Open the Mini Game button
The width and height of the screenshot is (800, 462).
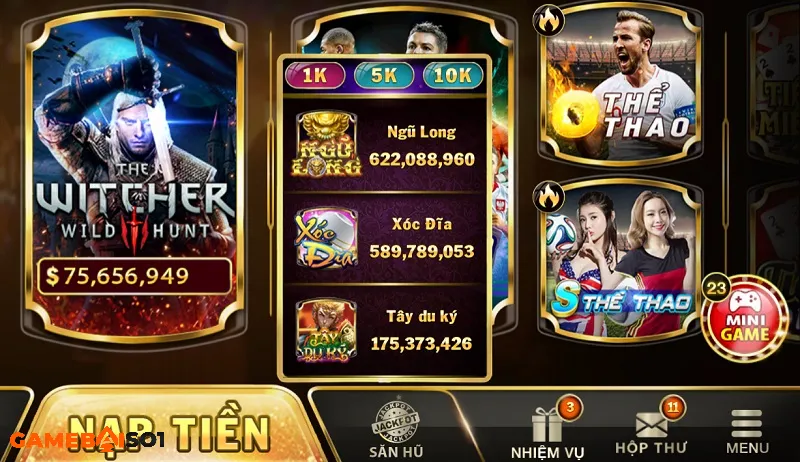[x=746, y=317]
